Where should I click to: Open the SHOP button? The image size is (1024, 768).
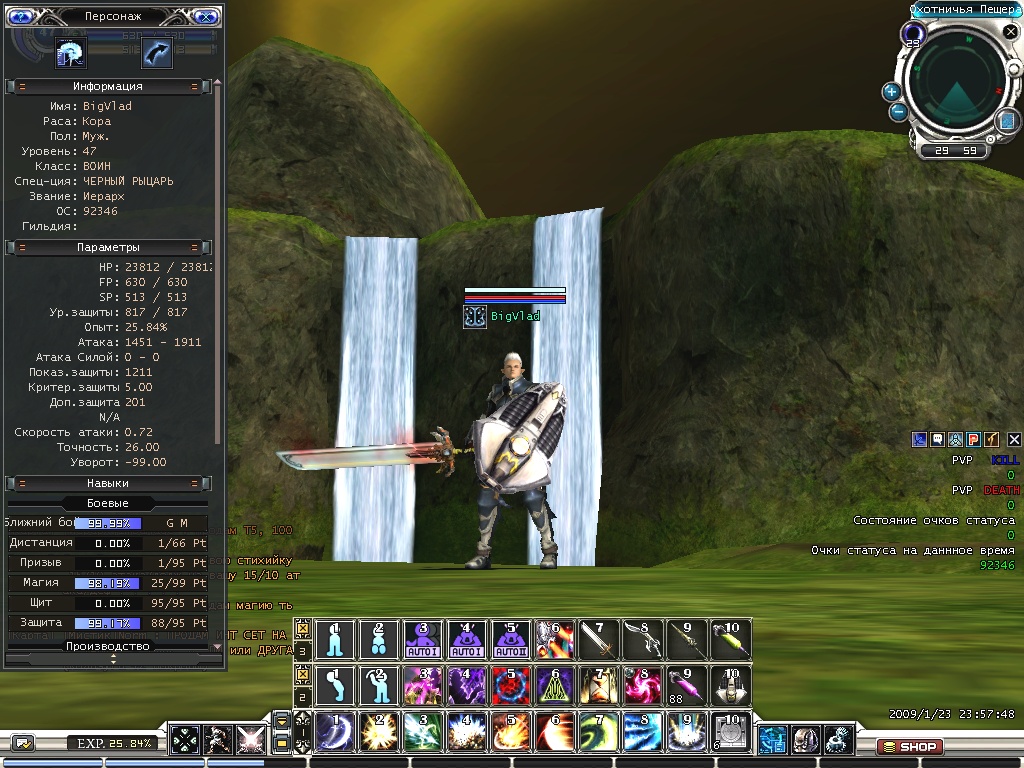[908, 746]
